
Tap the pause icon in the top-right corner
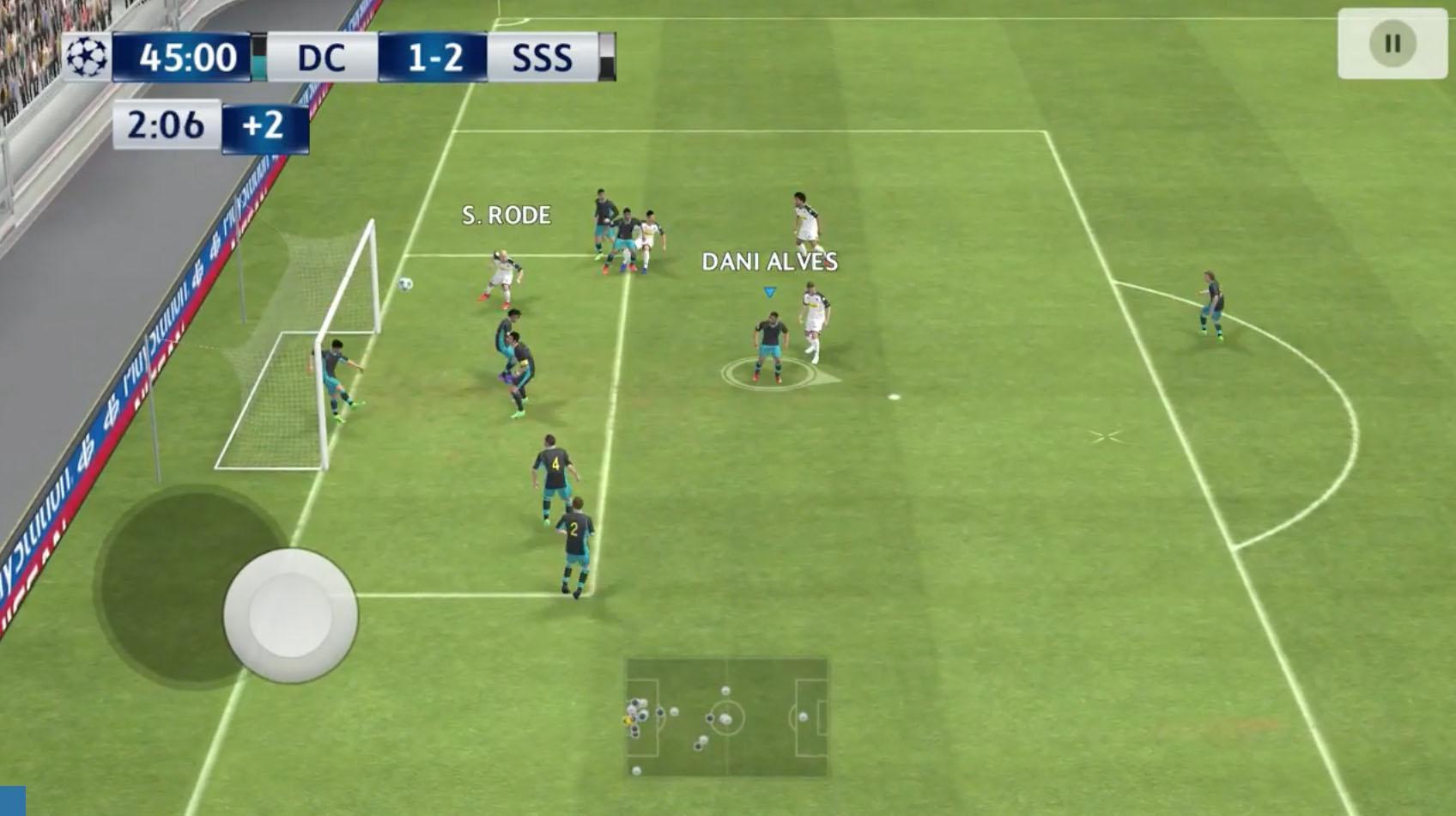tap(1392, 42)
